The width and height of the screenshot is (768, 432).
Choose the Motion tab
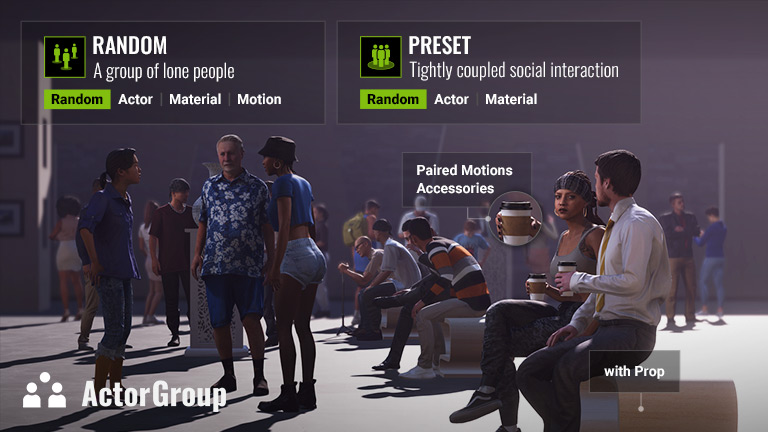coord(259,99)
